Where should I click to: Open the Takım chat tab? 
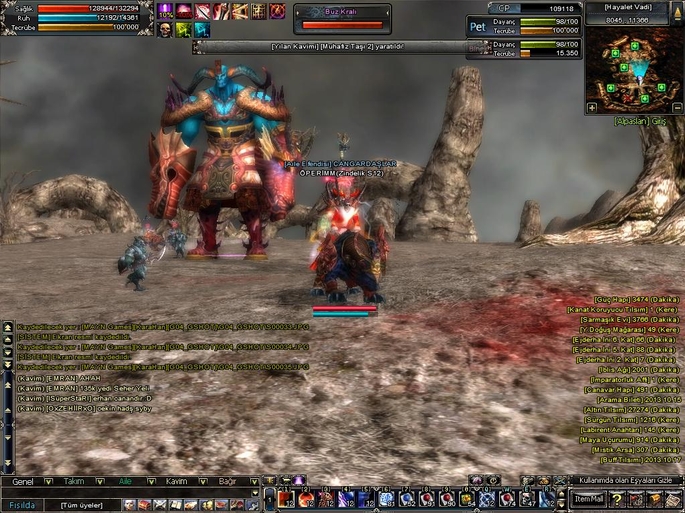click(74, 481)
